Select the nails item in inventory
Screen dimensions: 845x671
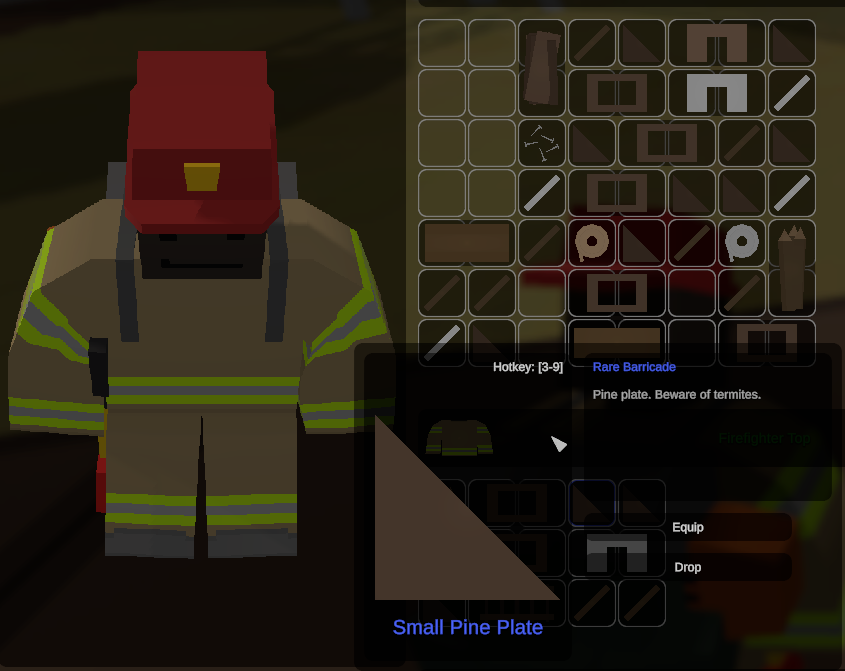[x=542, y=143]
